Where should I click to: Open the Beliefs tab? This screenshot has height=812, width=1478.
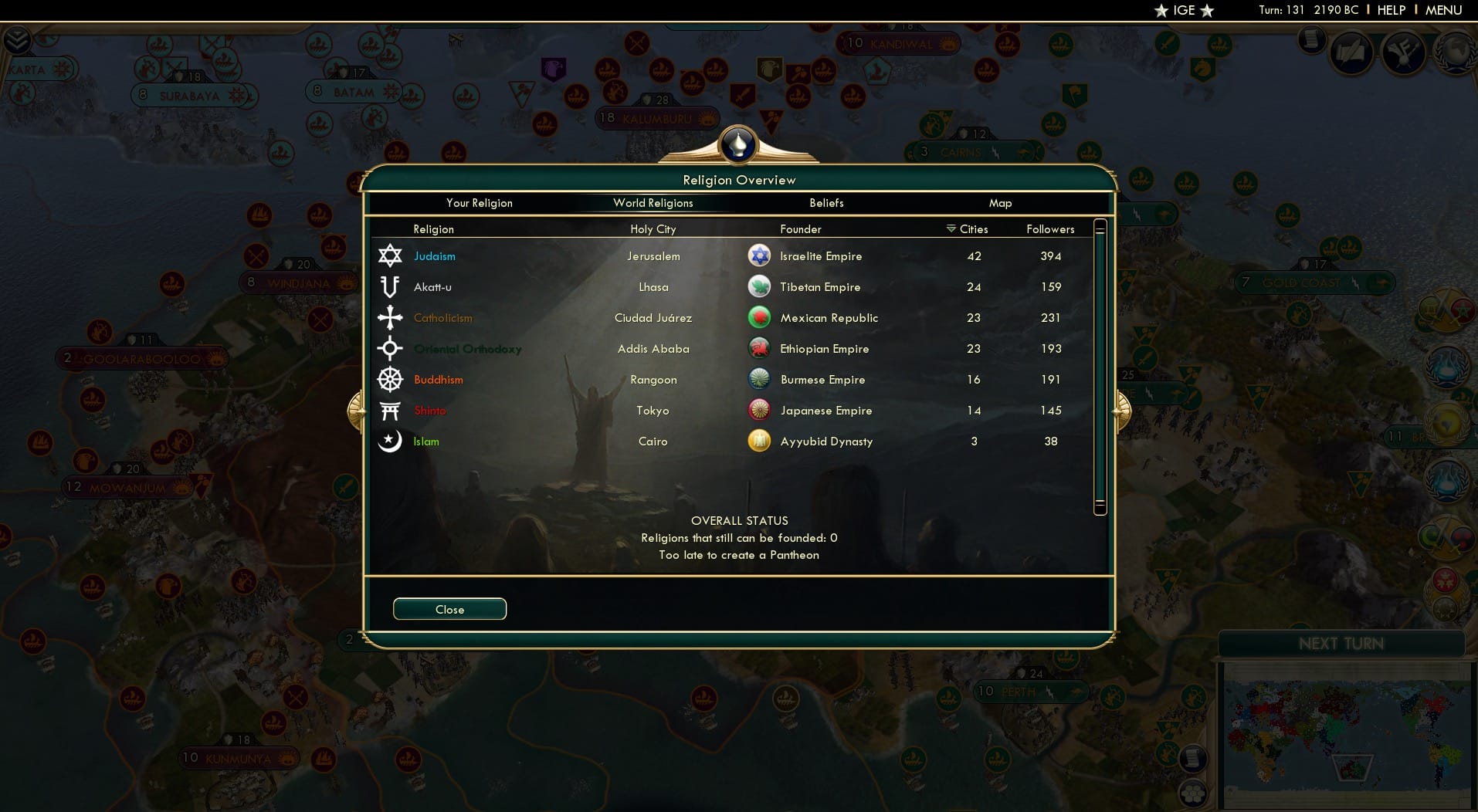click(825, 203)
